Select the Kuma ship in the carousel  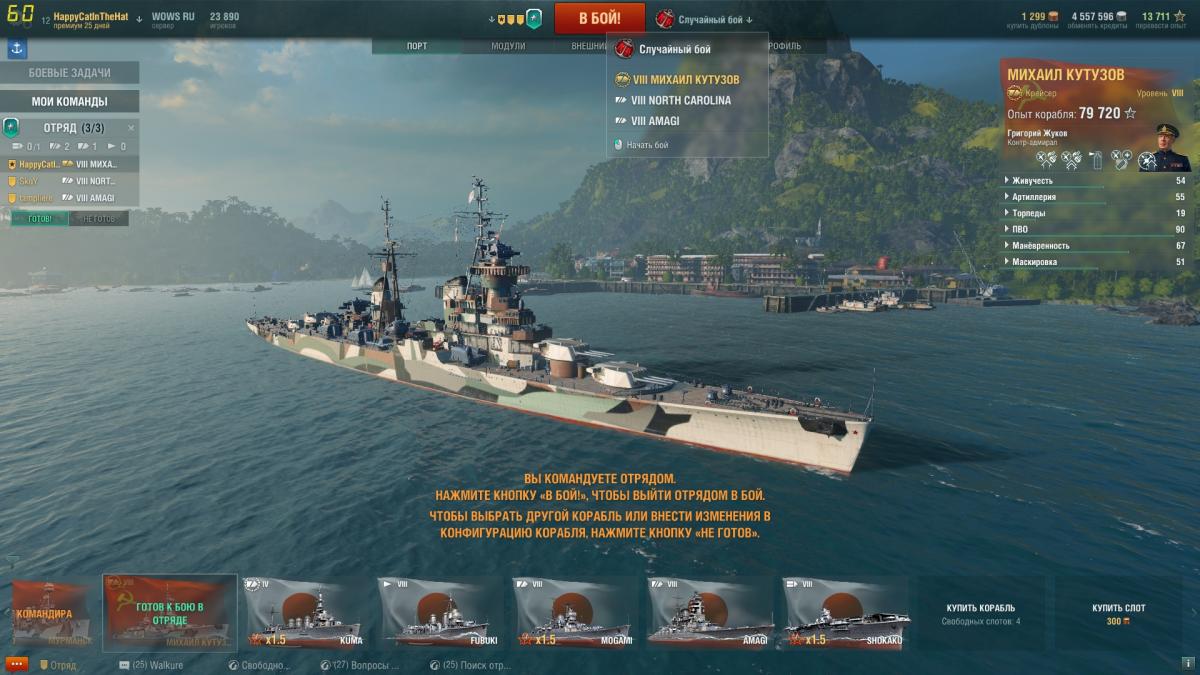306,613
